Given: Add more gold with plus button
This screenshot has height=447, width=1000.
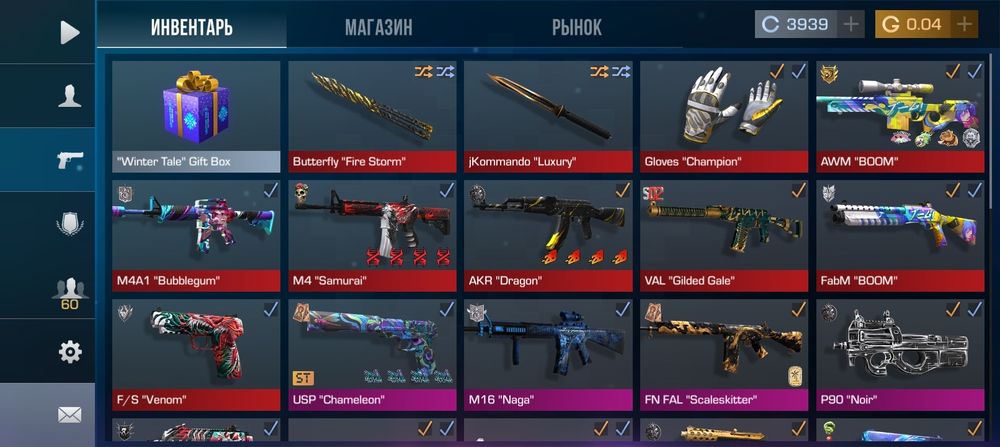Looking at the screenshot, I should (964, 25).
